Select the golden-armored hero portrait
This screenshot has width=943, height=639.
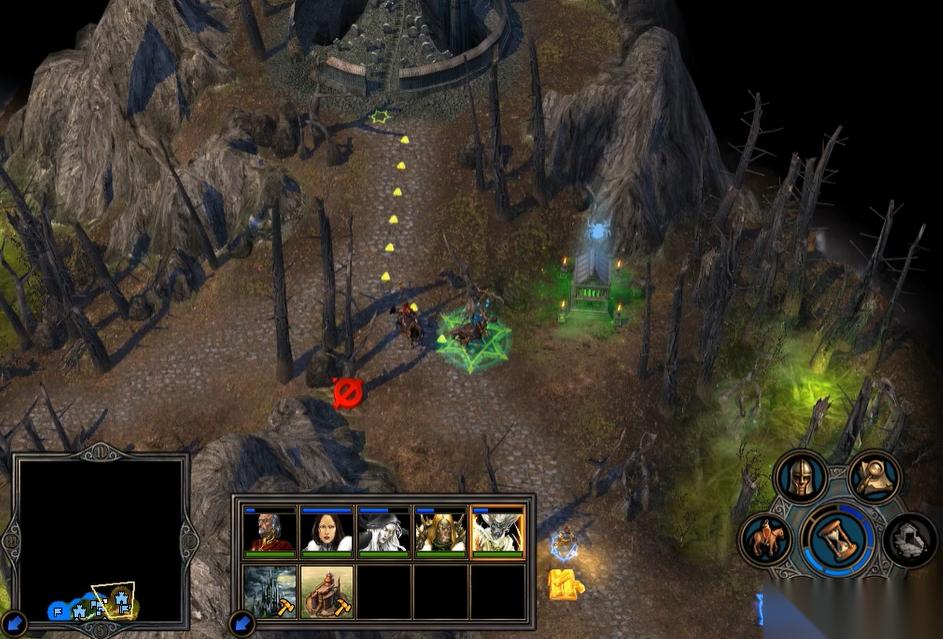tap(441, 530)
